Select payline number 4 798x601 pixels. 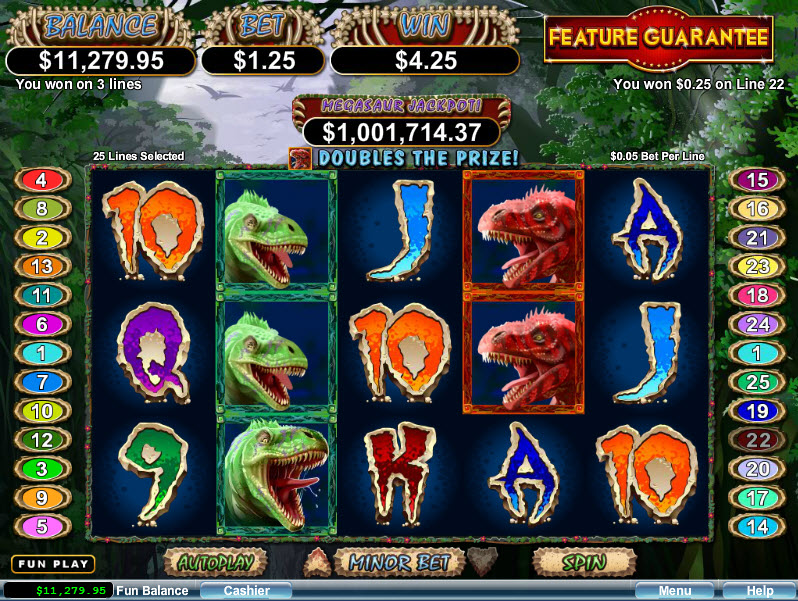click(41, 181)
